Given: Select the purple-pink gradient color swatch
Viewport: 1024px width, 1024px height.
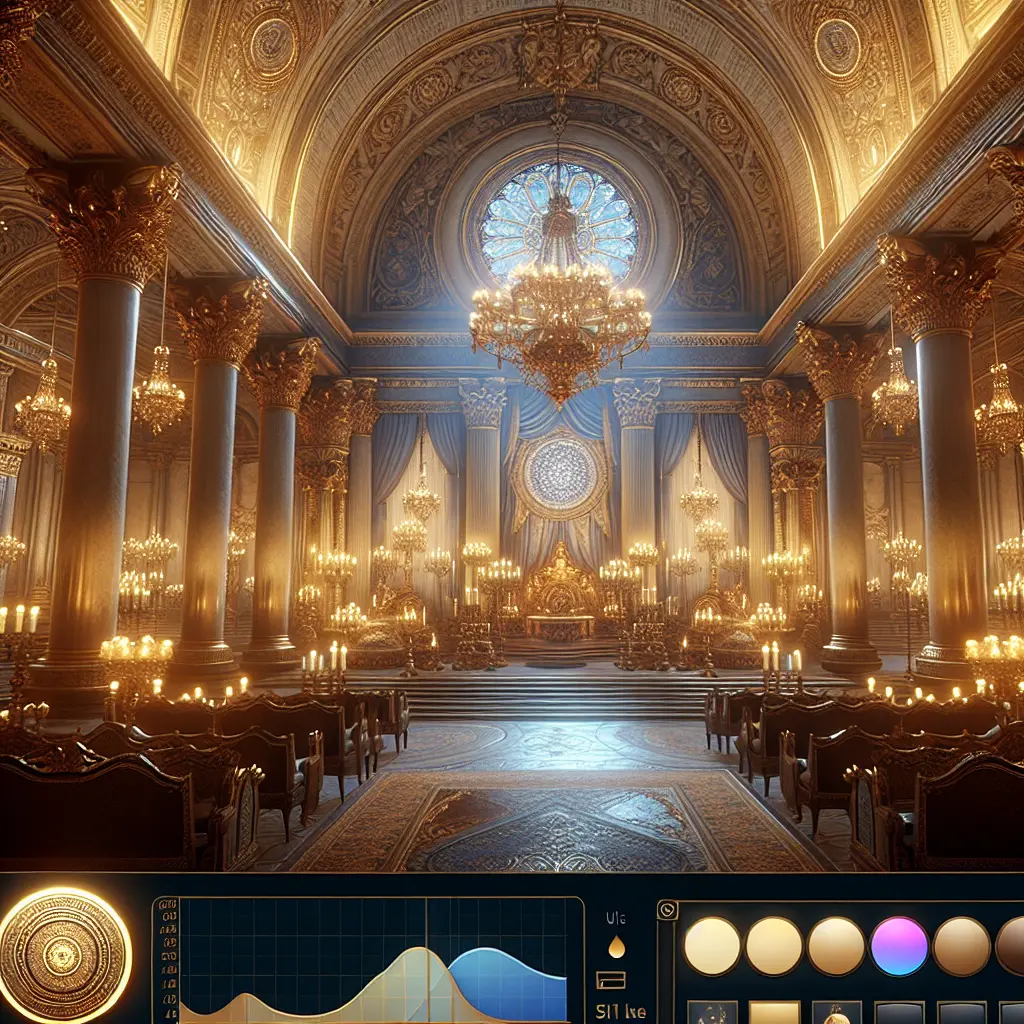Looking at the screenshot, I should (x=899, y=945).
